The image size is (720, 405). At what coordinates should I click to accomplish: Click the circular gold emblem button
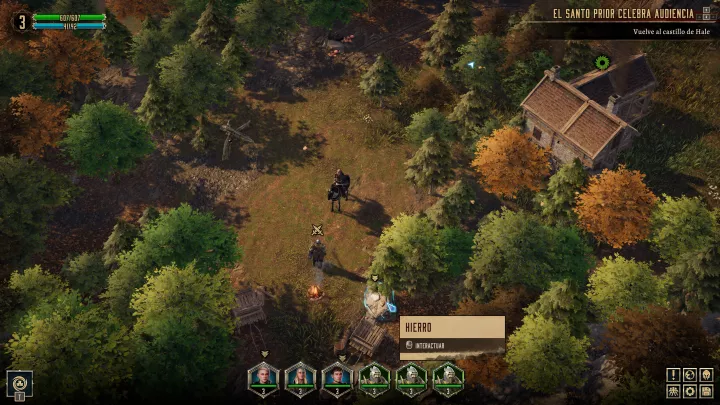[20, 381]
